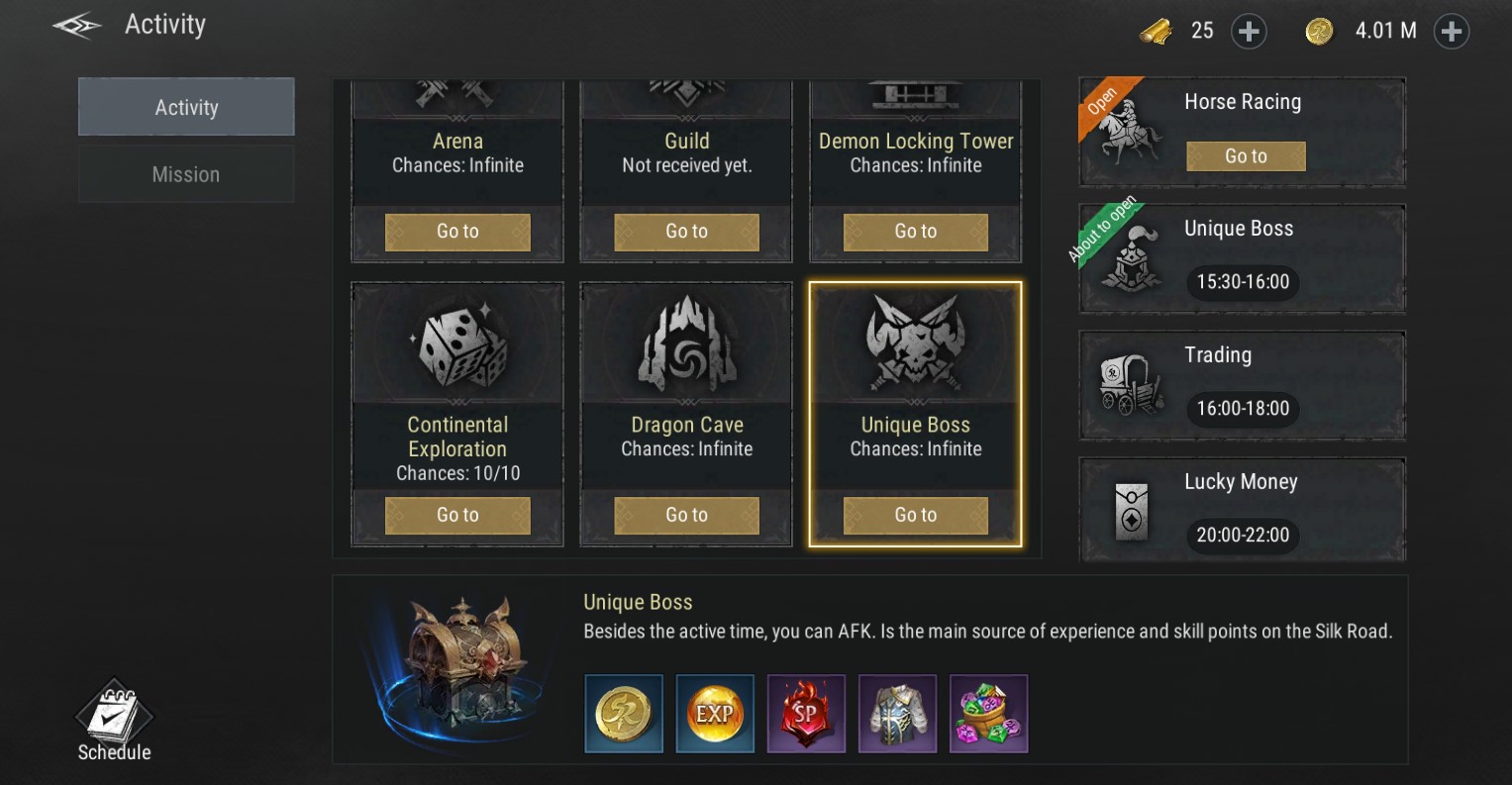Go to the Dragon Cave
Screen dimensions: 1512x785
pos(686,516)
